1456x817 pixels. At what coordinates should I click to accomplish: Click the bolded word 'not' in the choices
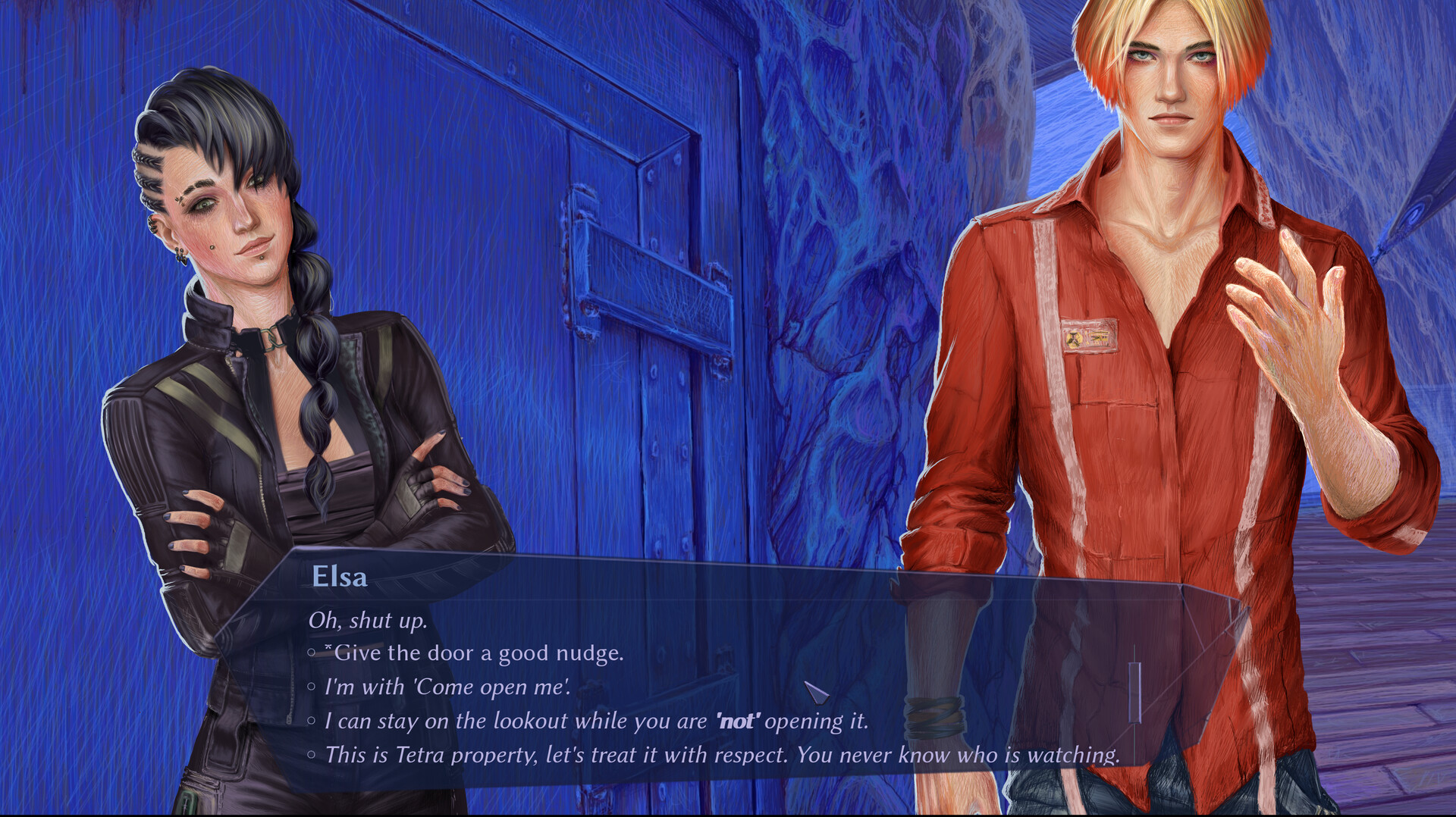click(x=737, y=721)
